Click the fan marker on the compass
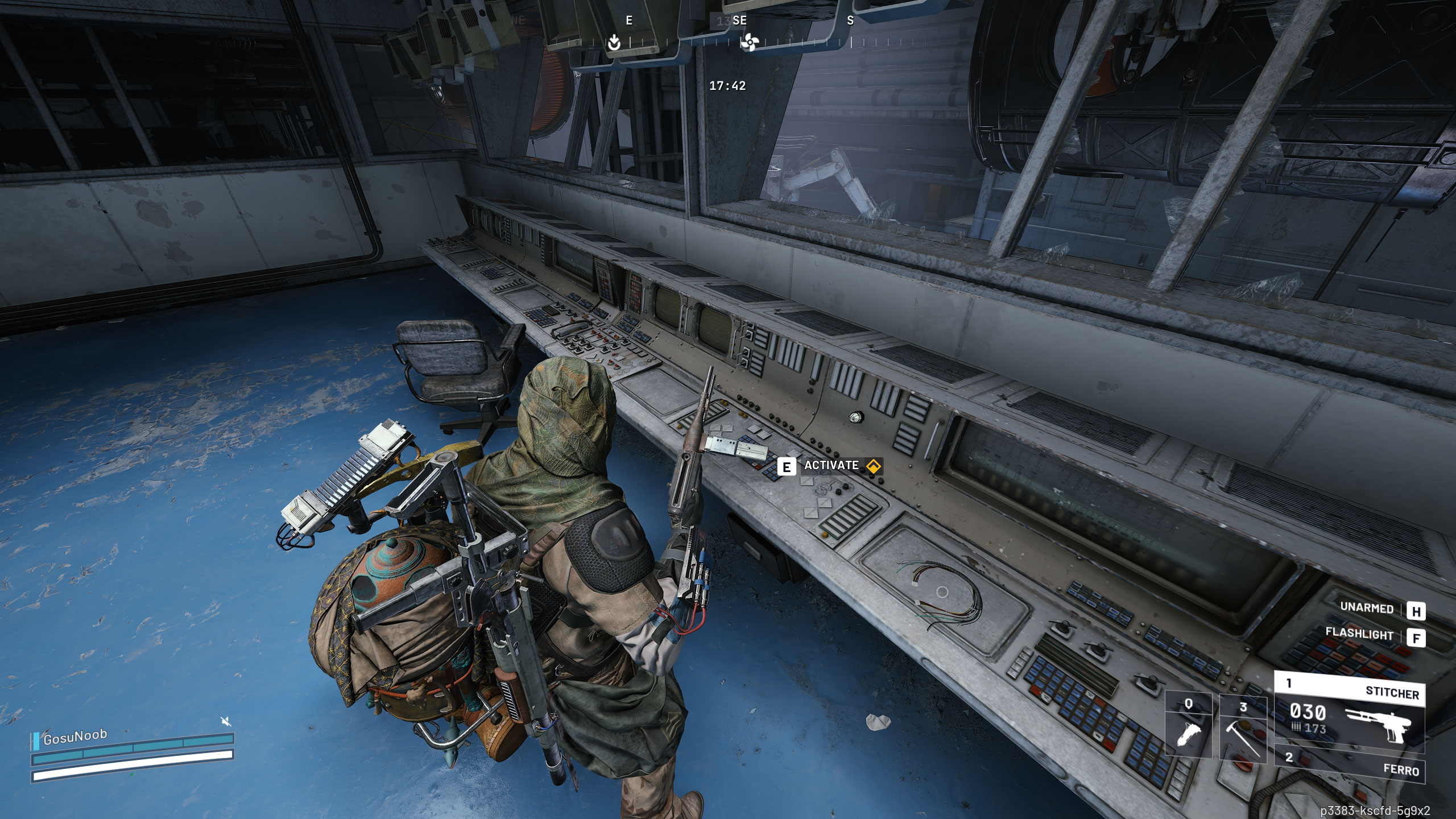The width and height of the screenshot is (1456, 819). pyautogui.click(x=749, y=42)
